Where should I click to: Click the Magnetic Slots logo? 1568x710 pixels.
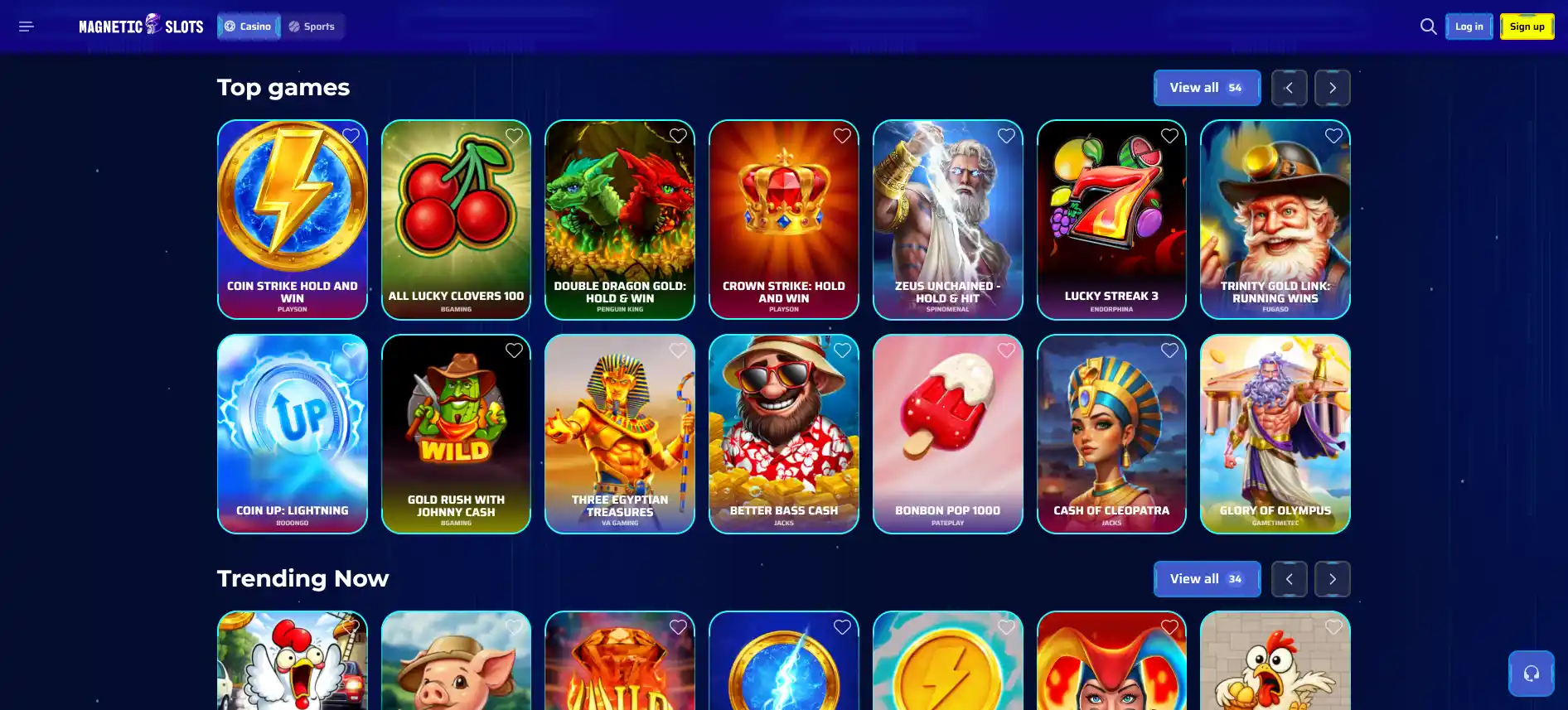coord(139,26)
